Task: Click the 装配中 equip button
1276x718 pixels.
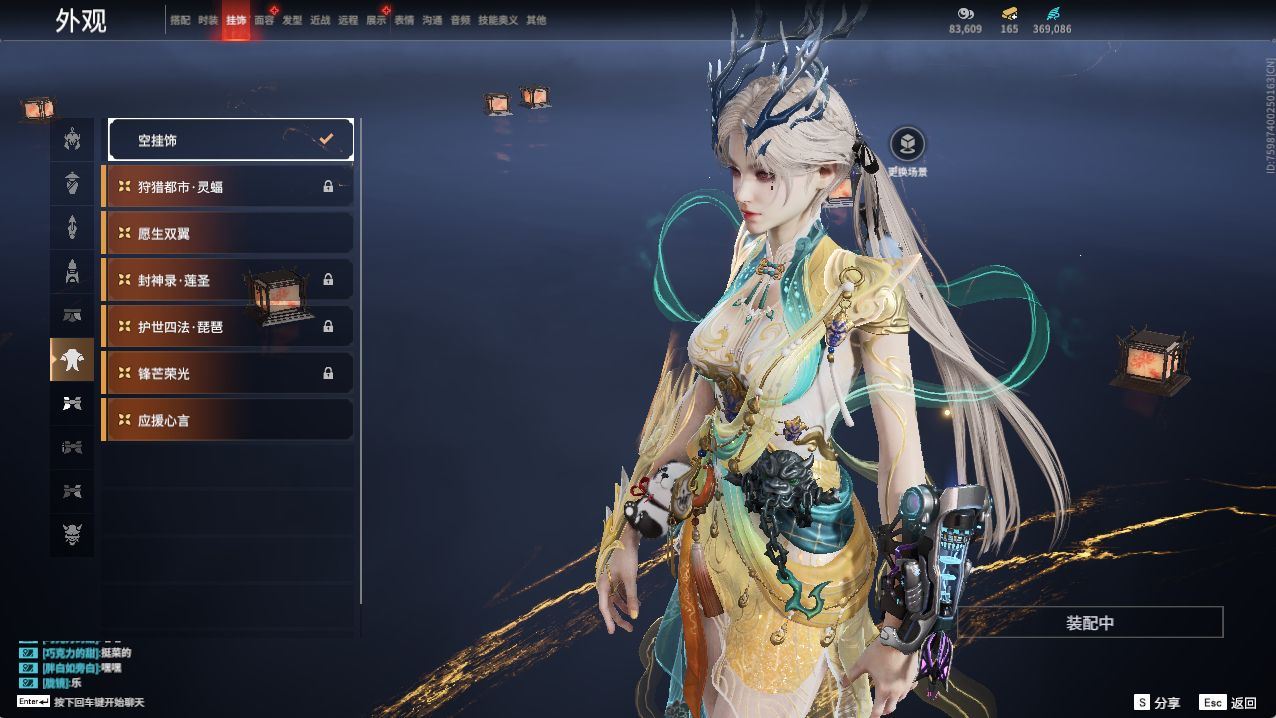Action: pyautogui.click(x=1090, y=623)
